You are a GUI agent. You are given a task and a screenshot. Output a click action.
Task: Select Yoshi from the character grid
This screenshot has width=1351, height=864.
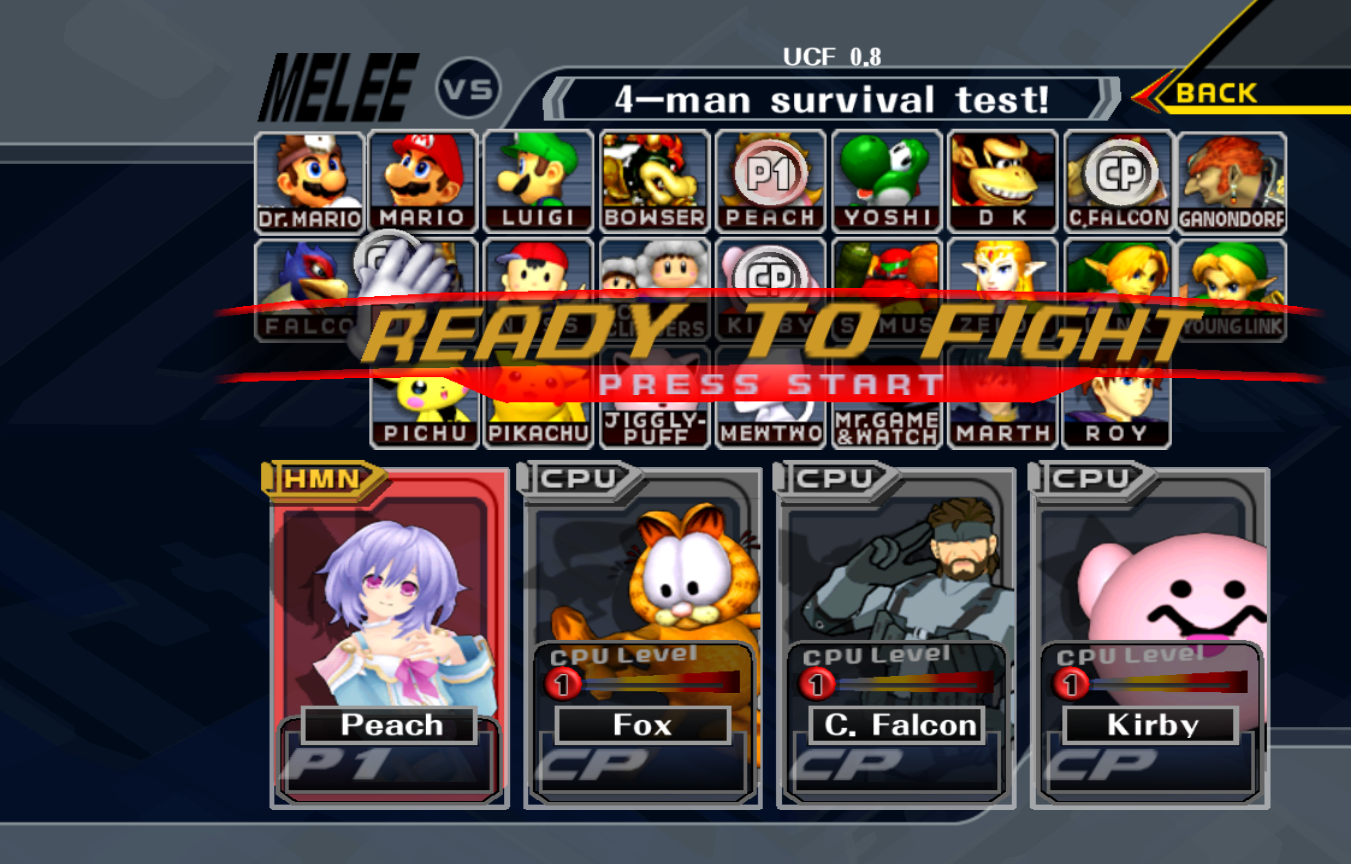click(885, 175)
